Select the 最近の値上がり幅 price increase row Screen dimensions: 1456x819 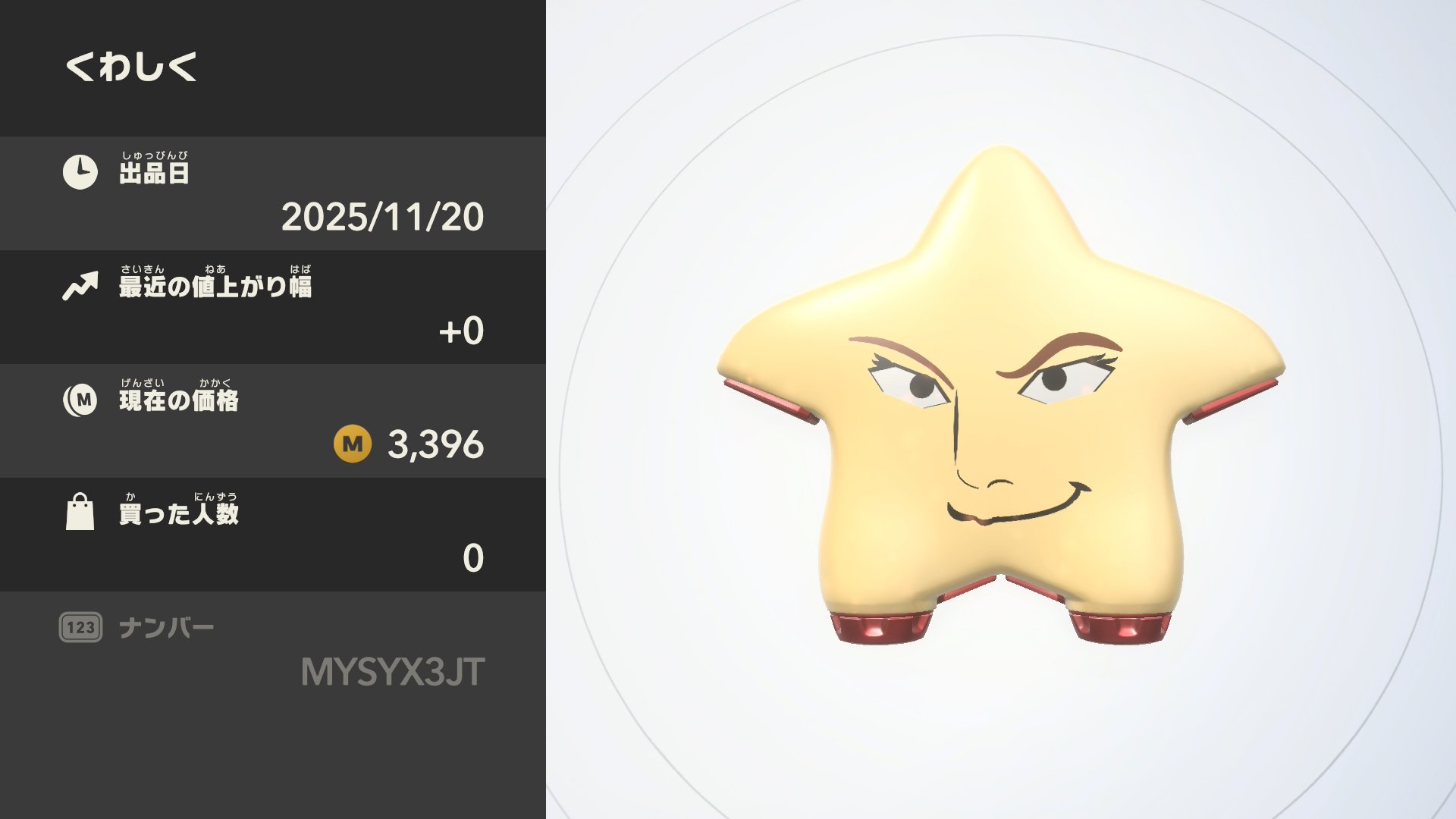(273, 307)
